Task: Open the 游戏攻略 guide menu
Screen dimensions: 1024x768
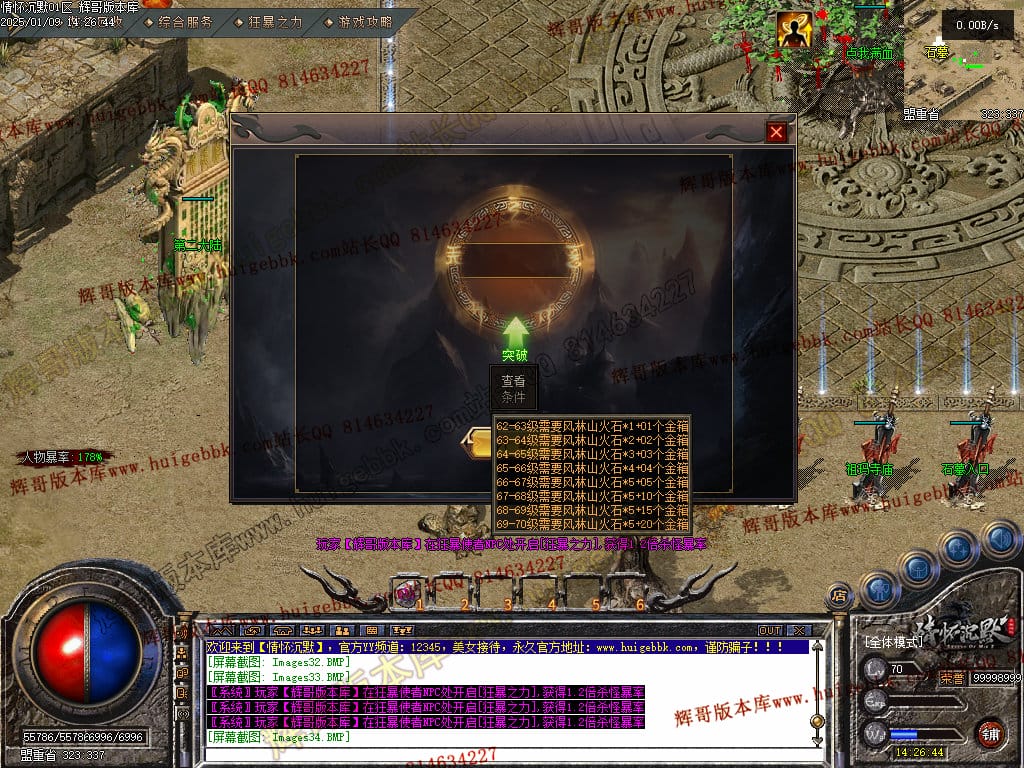Action: (x=365, y=21)
